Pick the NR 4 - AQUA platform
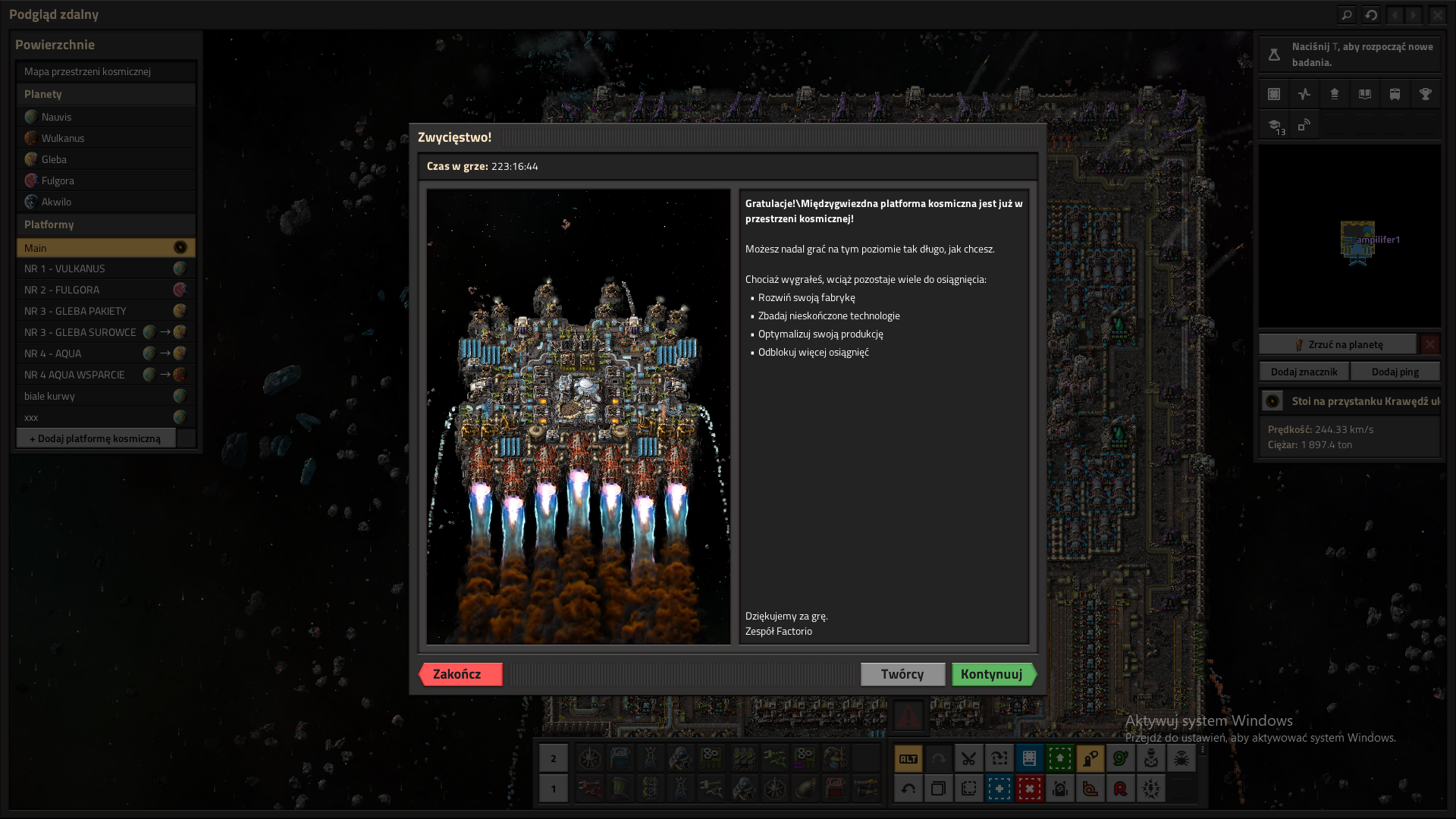Image resolution: width=1456 pixels, height=819 pixels. point(53,353)
